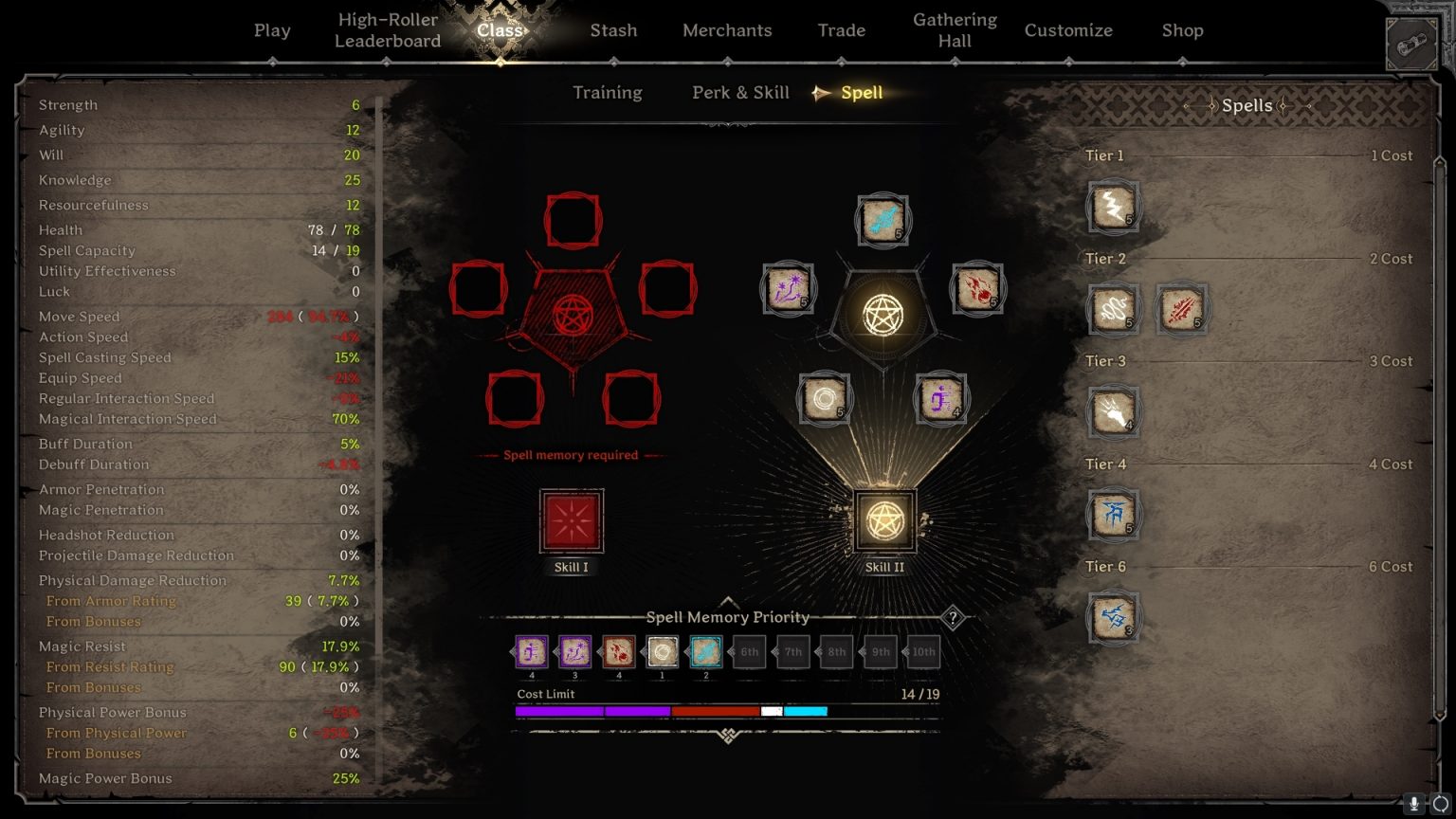Switch to the Training tab

(607, 92)
